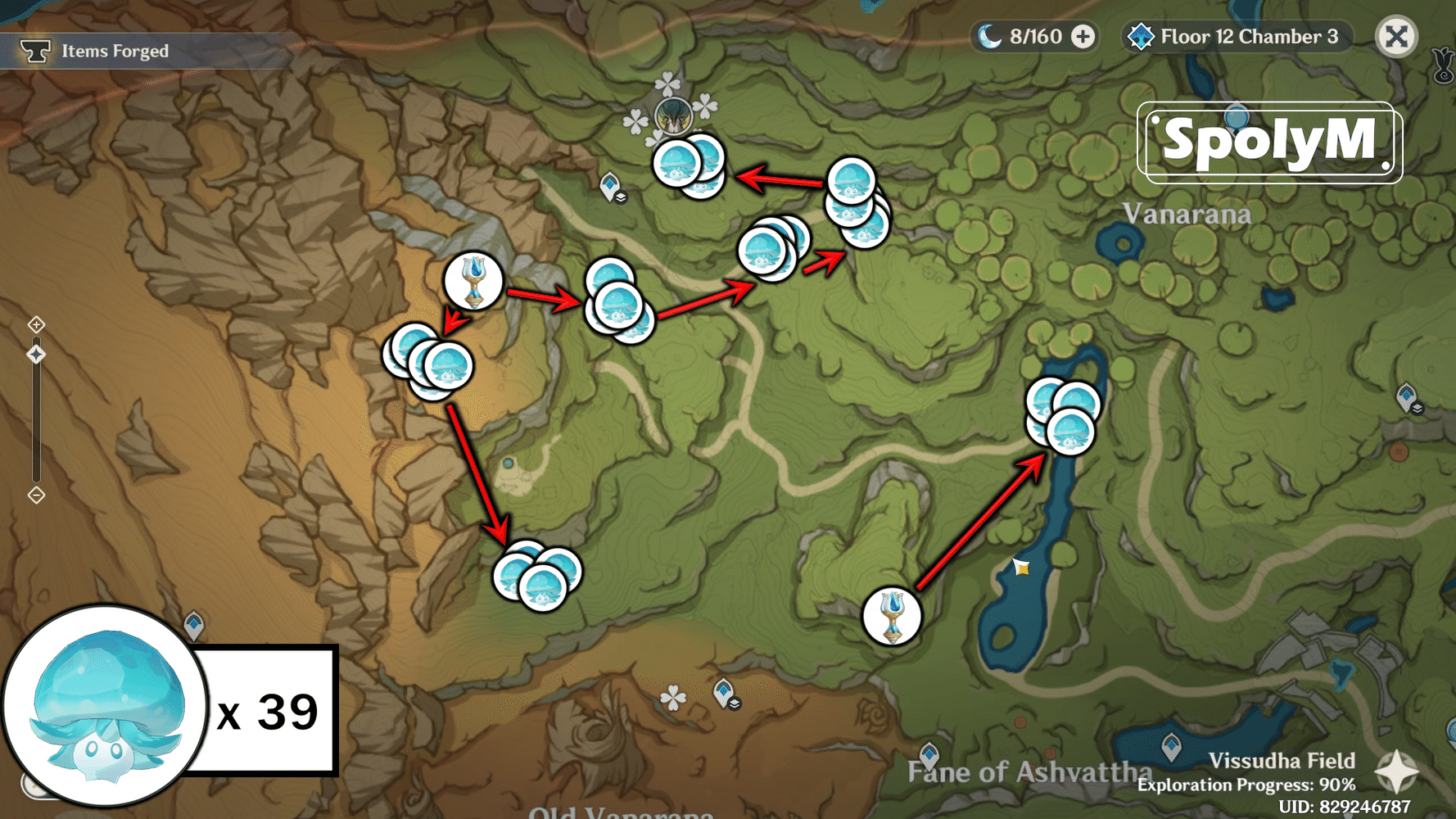Screen dimensions: 1456x819
Task: Select the teleport waypoint left of Vanarana
Action: click(610, 185)
